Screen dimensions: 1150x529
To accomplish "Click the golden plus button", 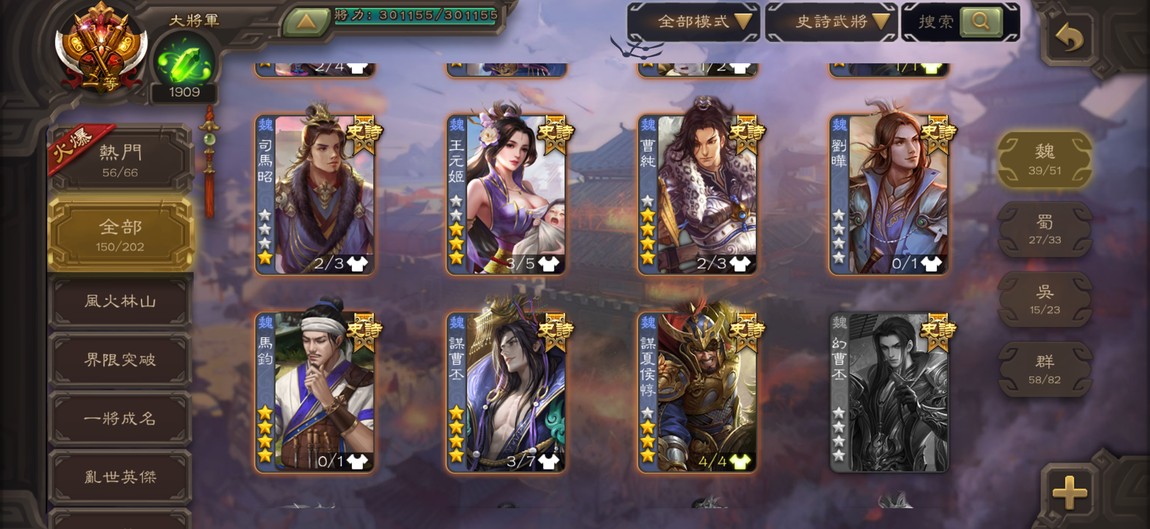I will click(x=1069, y=492).
